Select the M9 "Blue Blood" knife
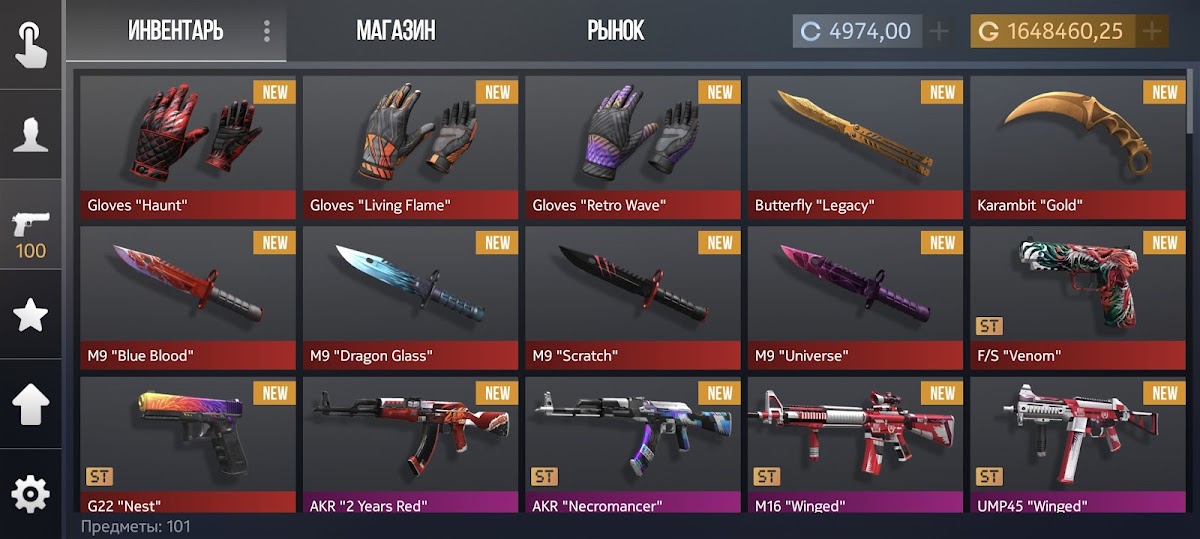Image resolution: width=1200 pixels, height=539 pixels. [x=188, y=297]
